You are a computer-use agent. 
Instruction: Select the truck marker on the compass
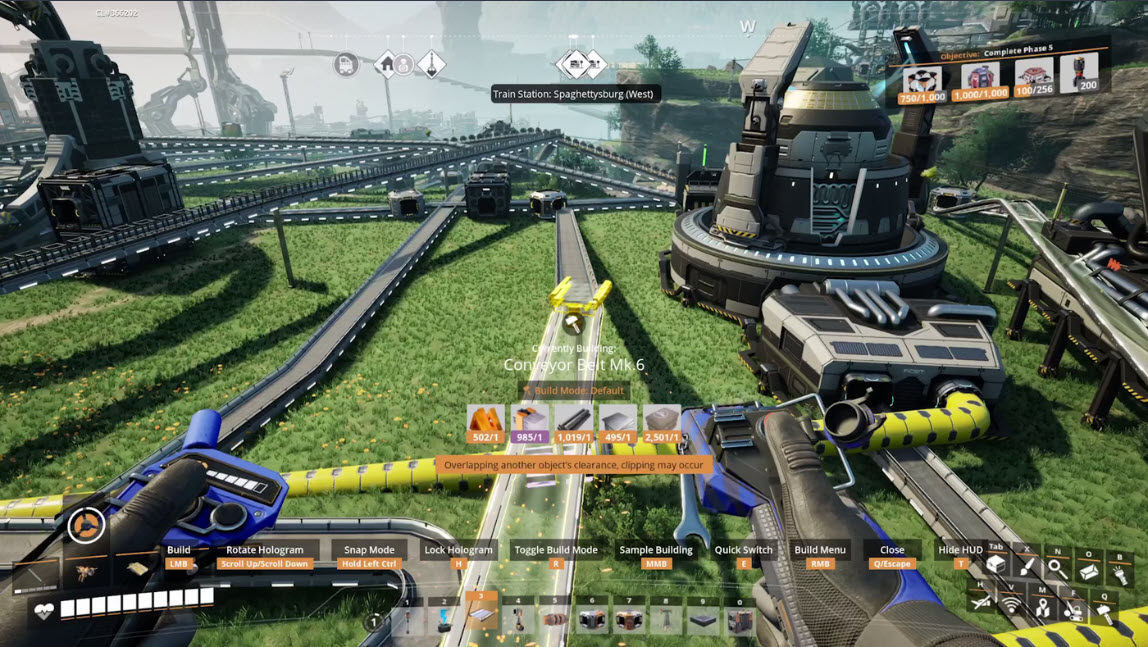pos(346,65)
